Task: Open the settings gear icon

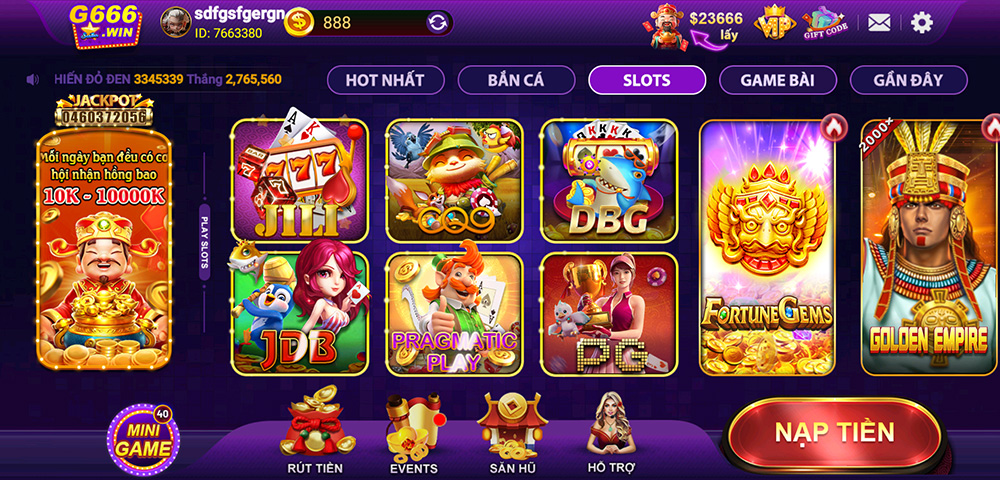Action: 921,22
